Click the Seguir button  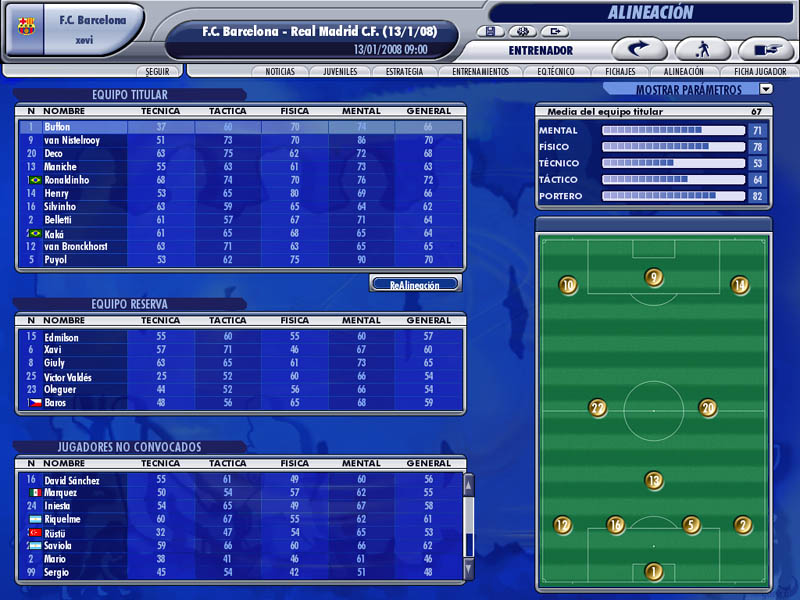(x=158, y=72)
